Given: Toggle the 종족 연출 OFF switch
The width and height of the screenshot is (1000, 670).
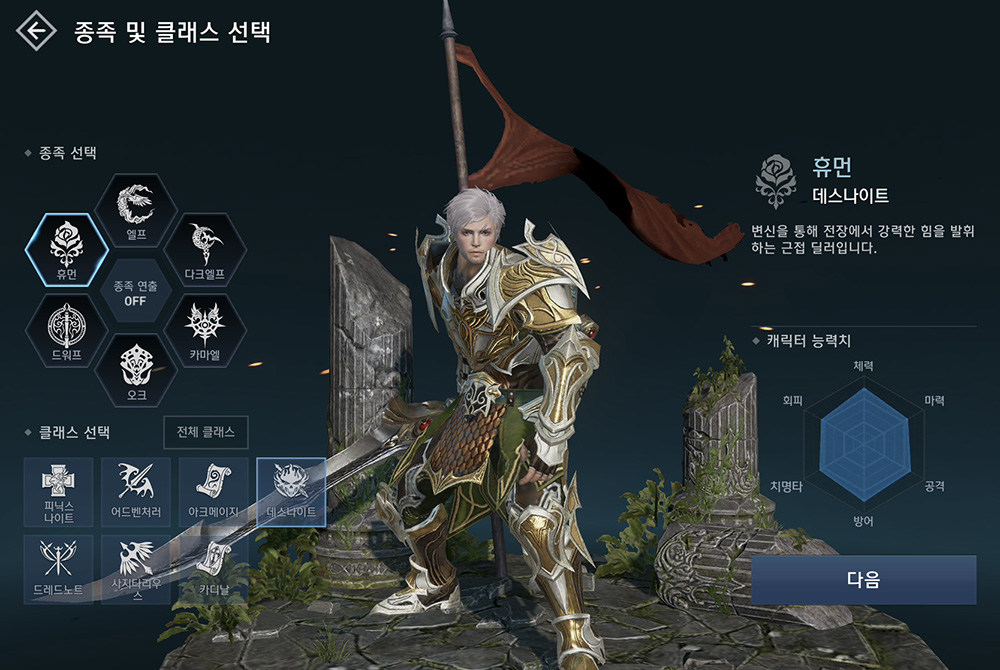Looking at the screenshot, I should (x=135, y=291).
